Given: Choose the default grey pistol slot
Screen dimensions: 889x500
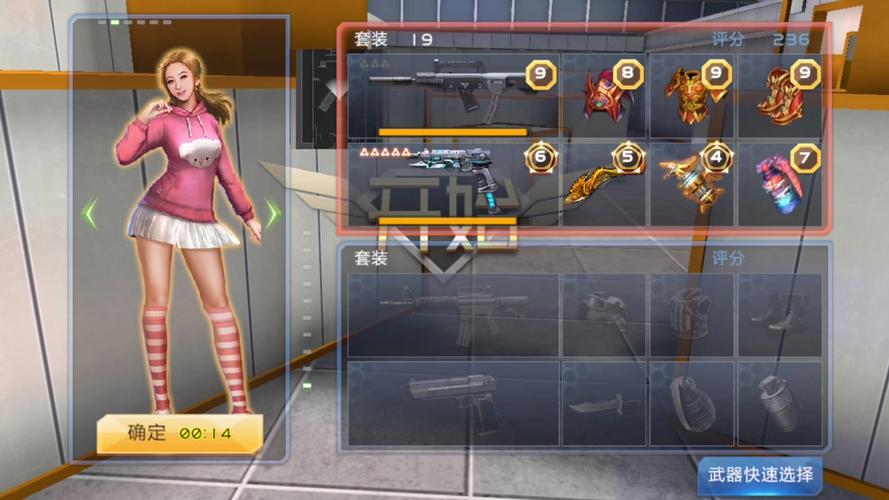Looking at the screenshot, I should (x=453, y=402).
